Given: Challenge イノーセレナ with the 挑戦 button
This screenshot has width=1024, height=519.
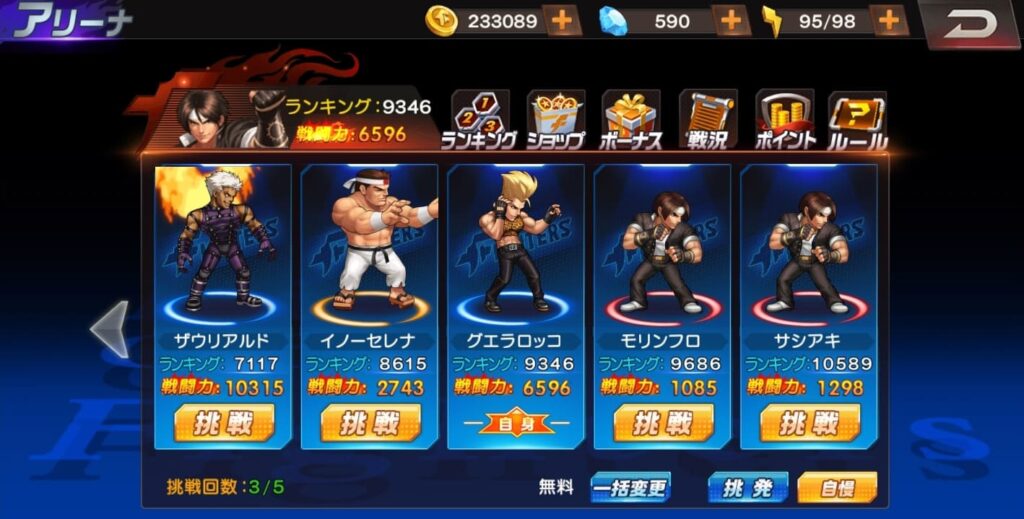Looking at the screenshot, I should pyautogui.click(x=370, y=423).
